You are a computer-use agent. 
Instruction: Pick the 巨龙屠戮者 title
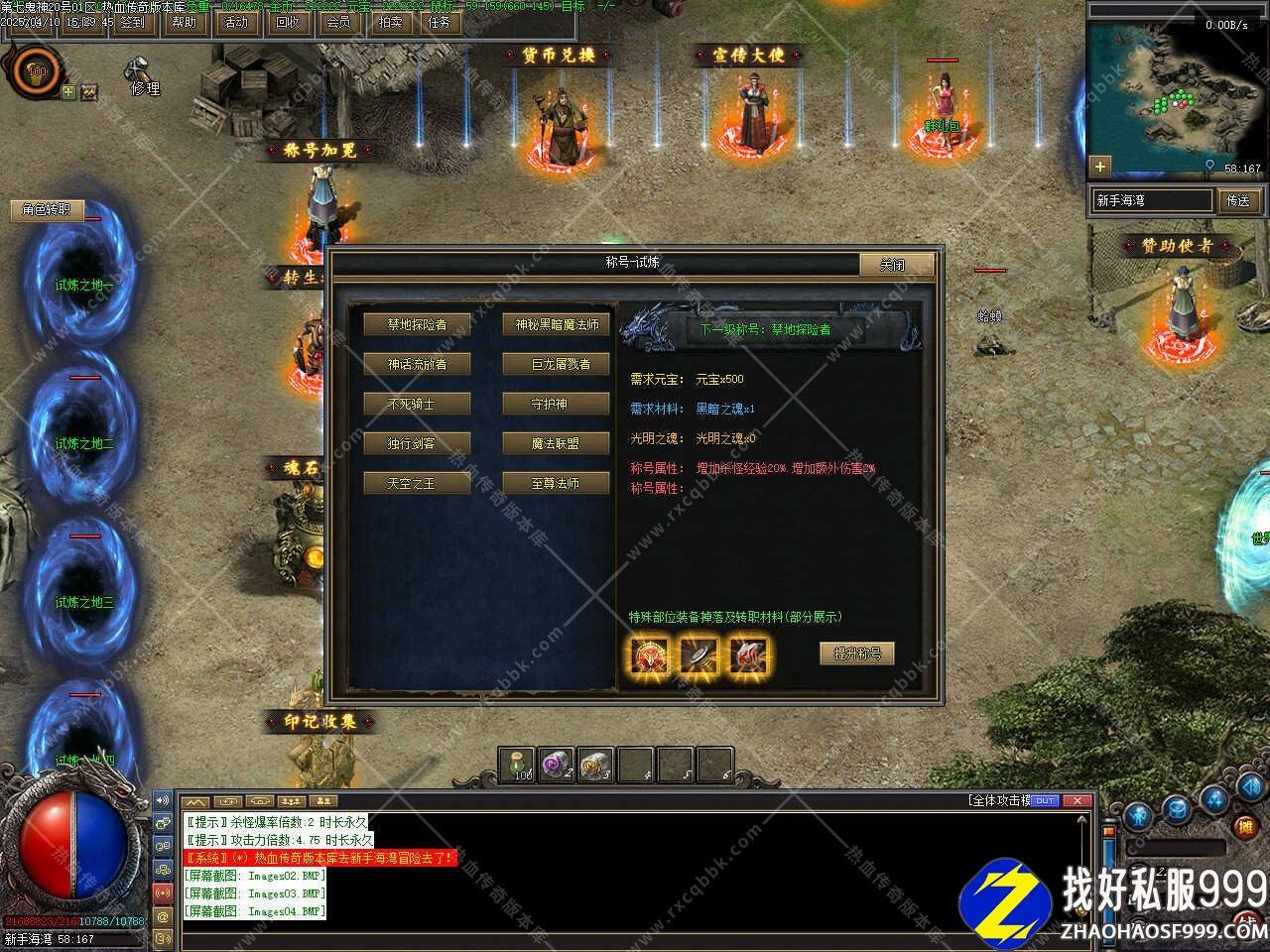(x=556, y=364)
